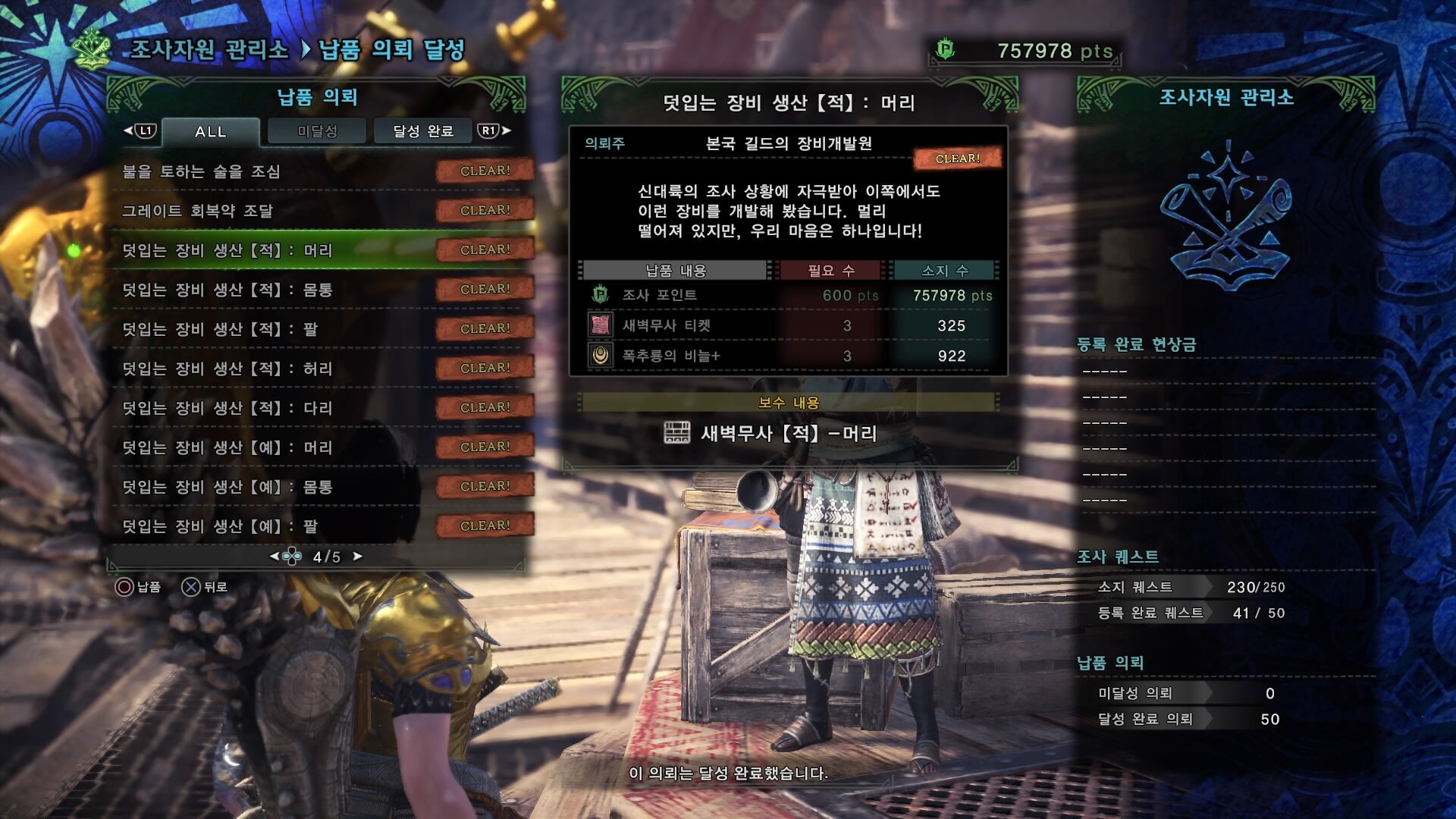Go to the next request list page
This screenshot has height=819, width=1456.
point(358,557)
